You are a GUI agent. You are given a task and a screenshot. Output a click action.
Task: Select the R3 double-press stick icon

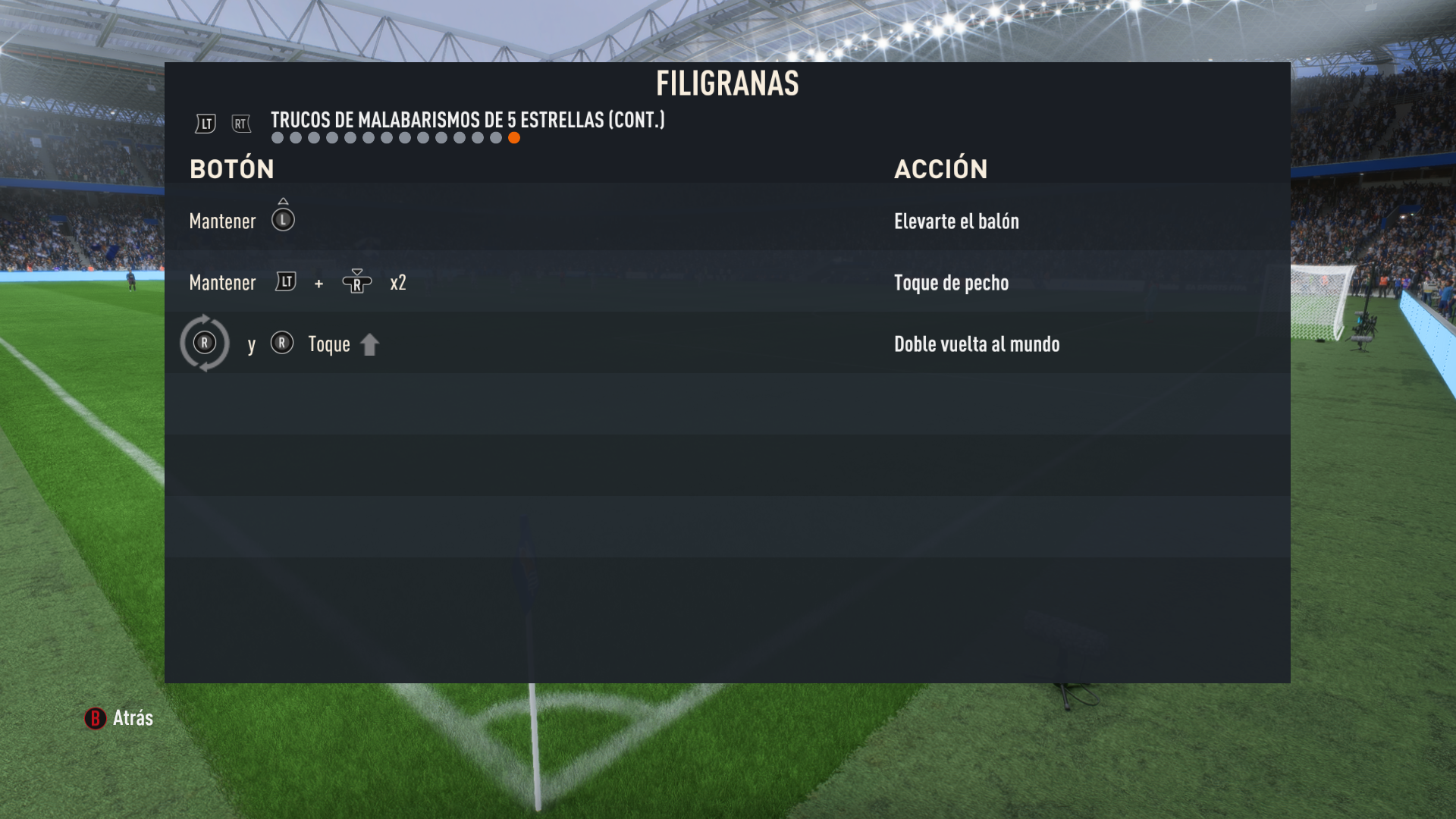click(x=356, y=282)
